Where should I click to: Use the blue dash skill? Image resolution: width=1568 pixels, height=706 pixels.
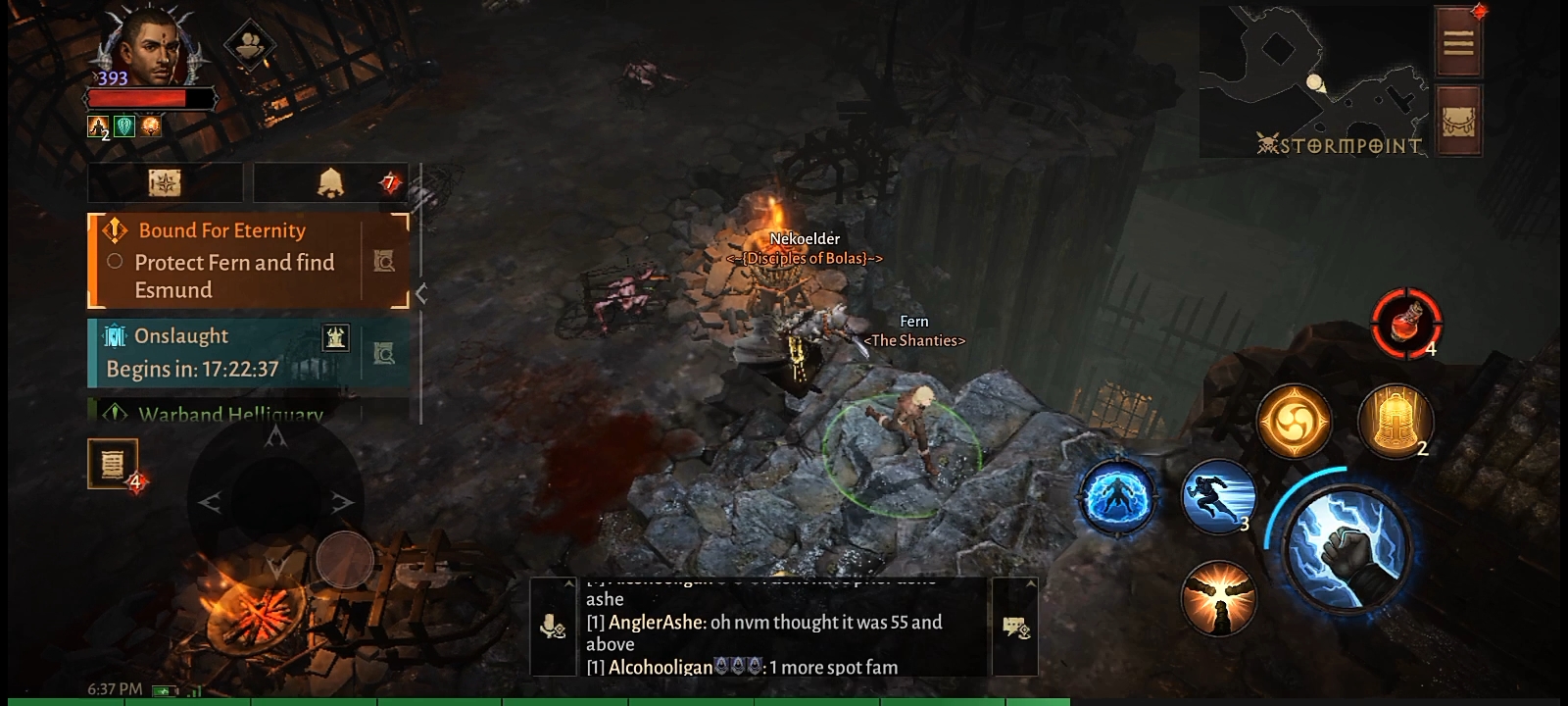1218,497
